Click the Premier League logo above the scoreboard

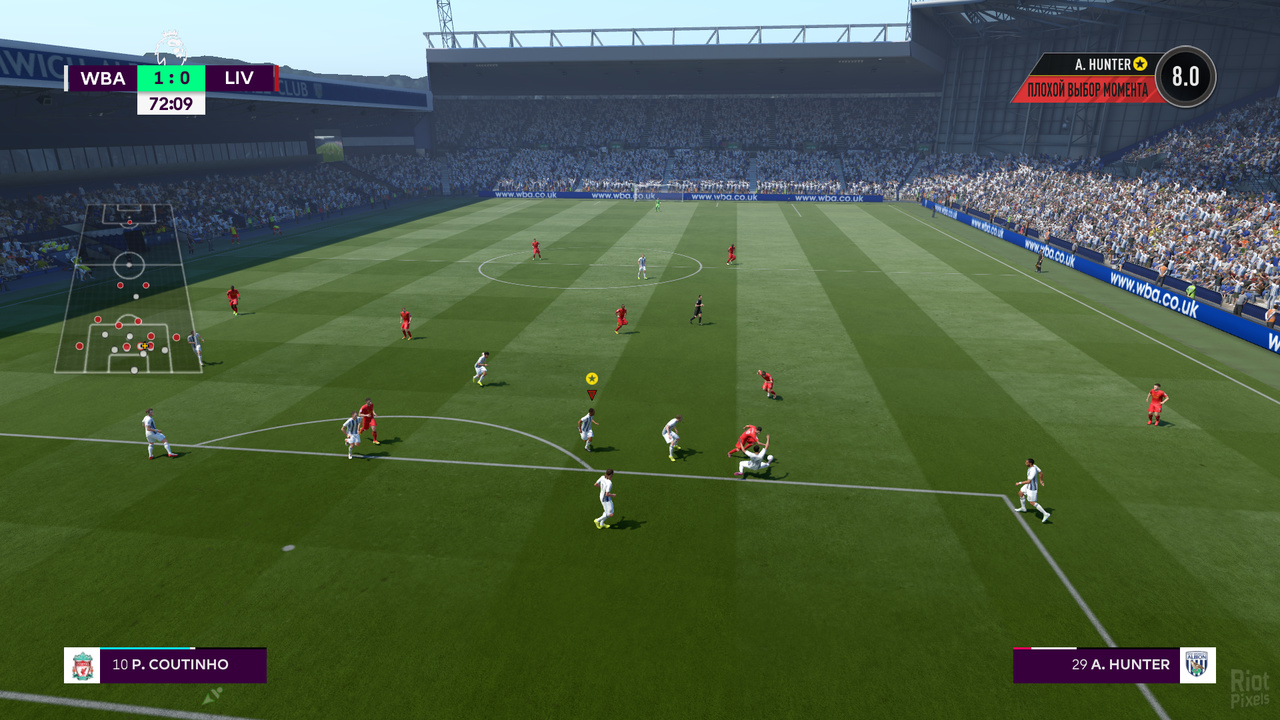[x=171, y=48]
